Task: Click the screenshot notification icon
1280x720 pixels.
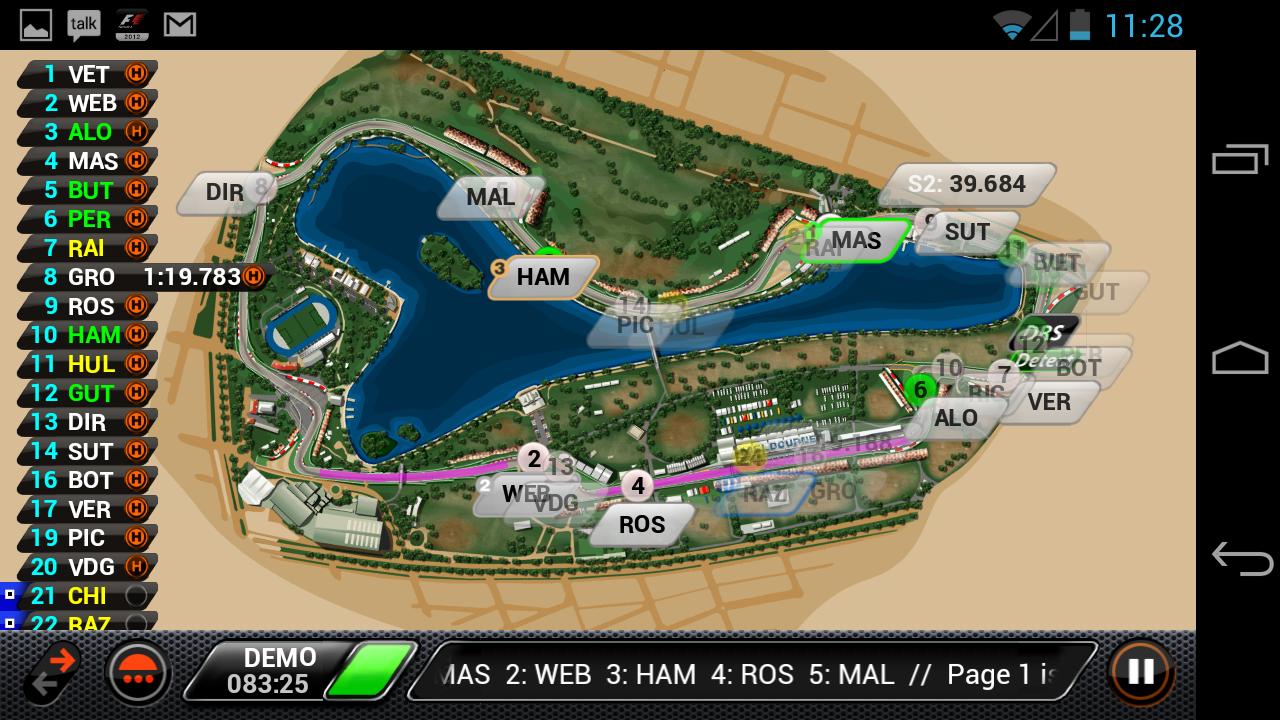Action: 34,24
